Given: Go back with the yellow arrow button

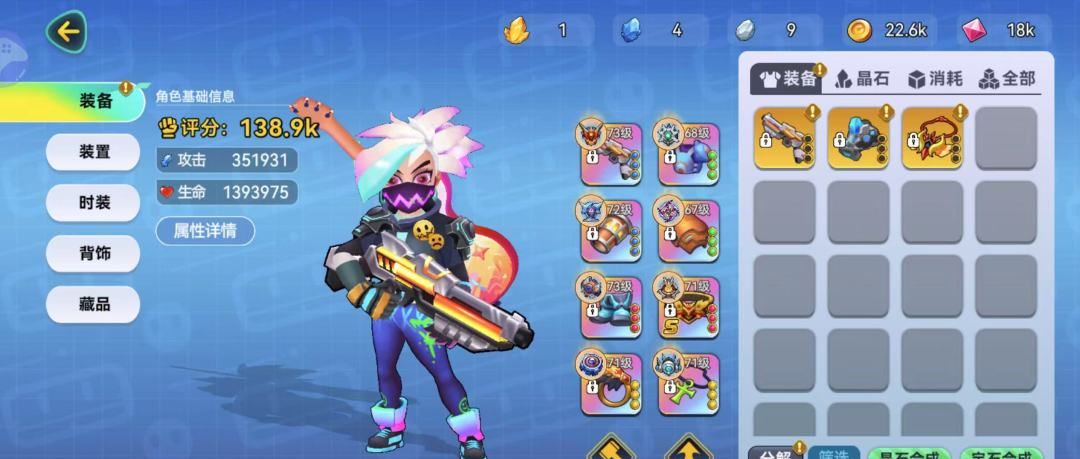Looking at the screenshot, I should 67,31.
